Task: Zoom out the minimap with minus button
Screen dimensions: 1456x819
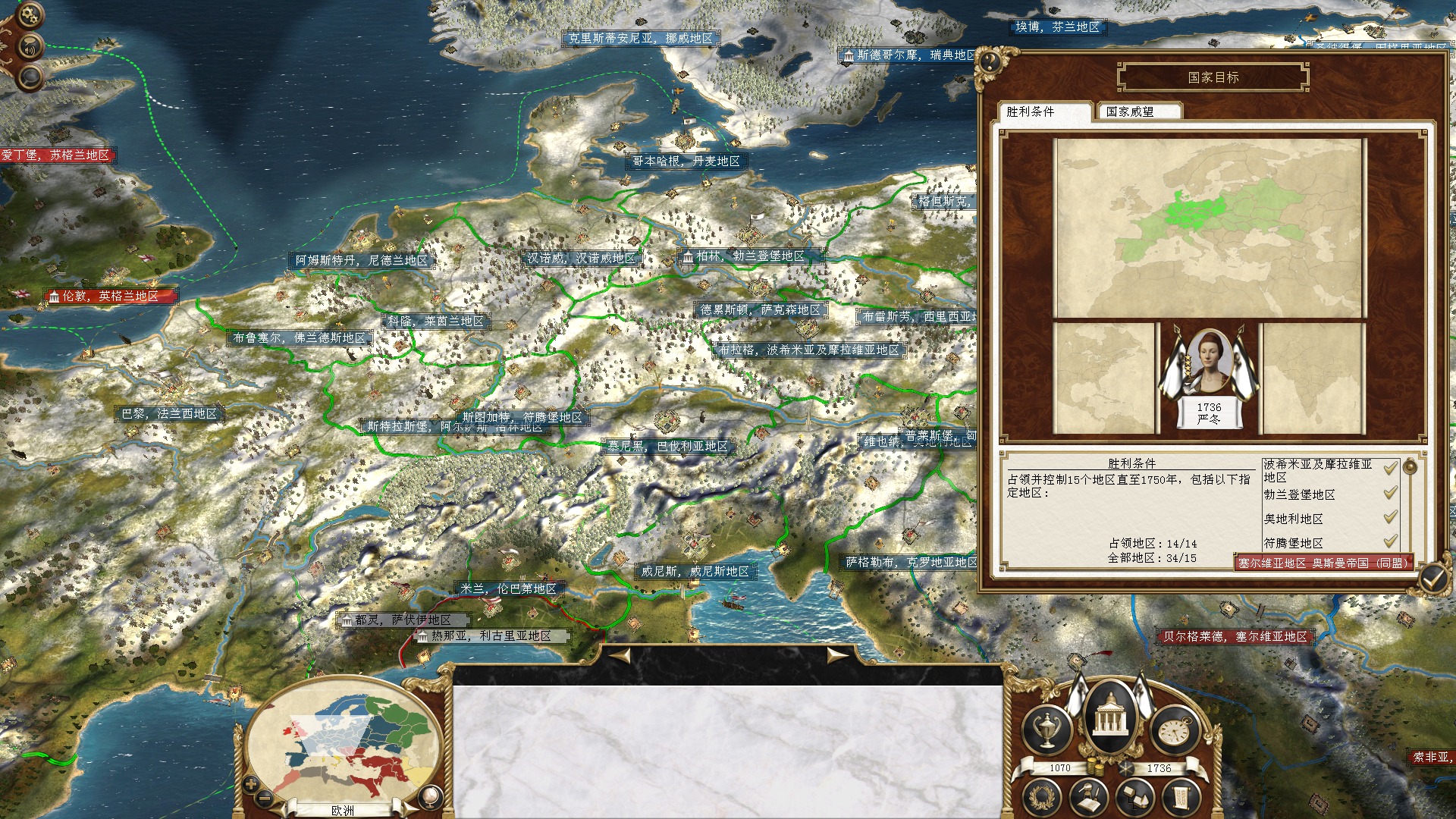Action: pyautogui.click(x=265, y=798)
